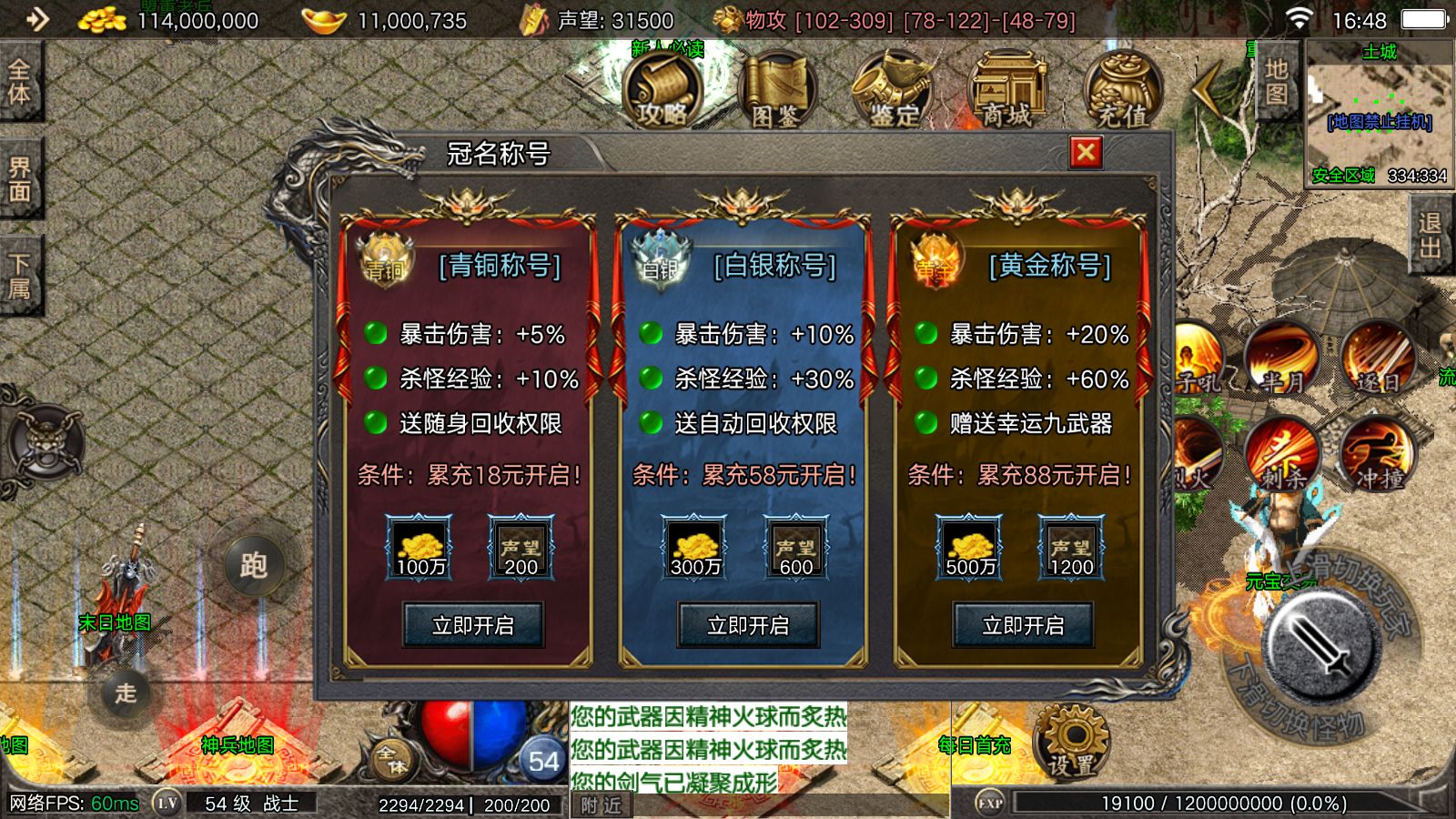Activate the 黄金称号 (Gold) 立即开启 button
This screenshot has height=819, width=1456.
[x=1023, y=625]
